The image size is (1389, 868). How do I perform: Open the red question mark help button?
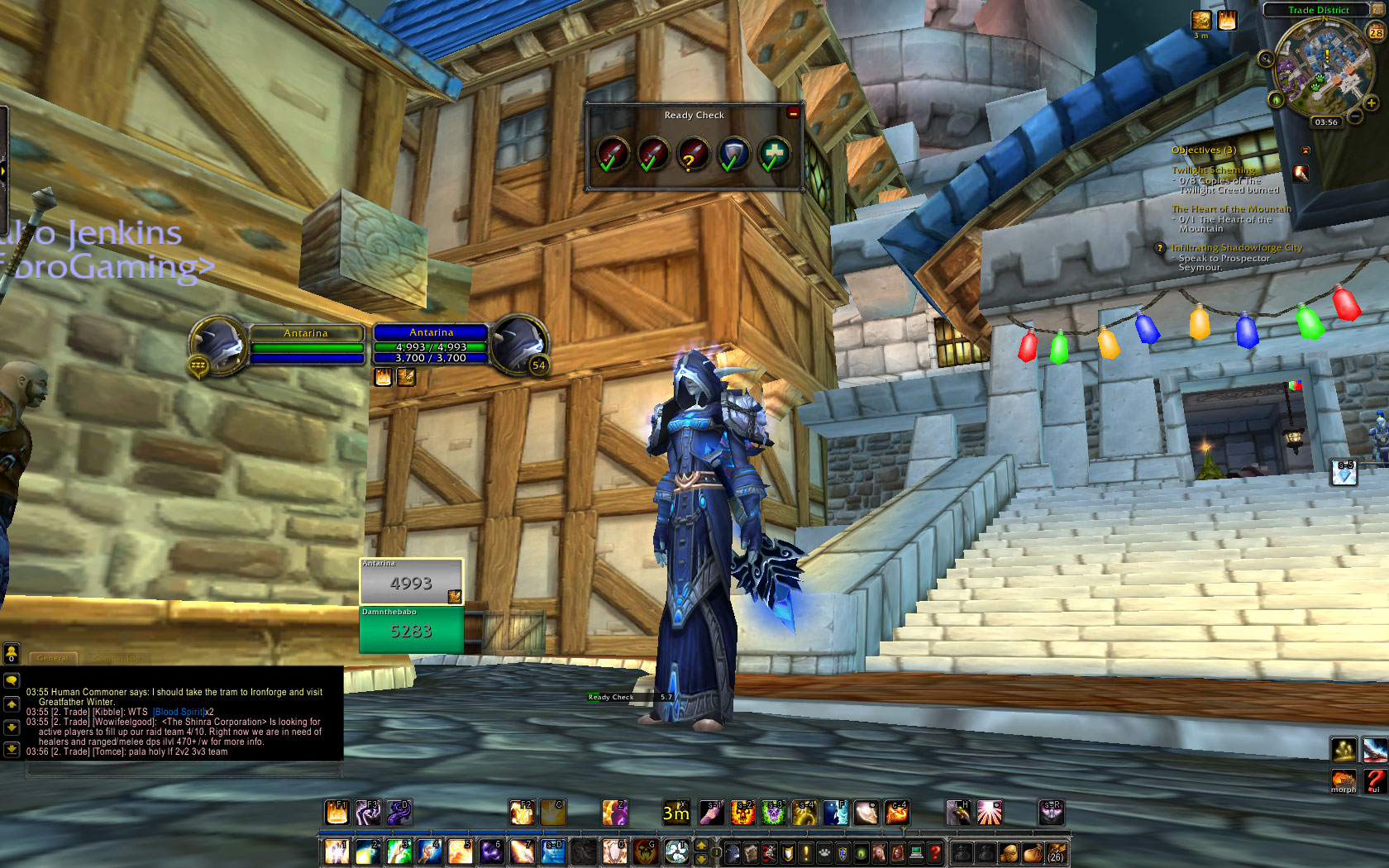coord(935,851)
